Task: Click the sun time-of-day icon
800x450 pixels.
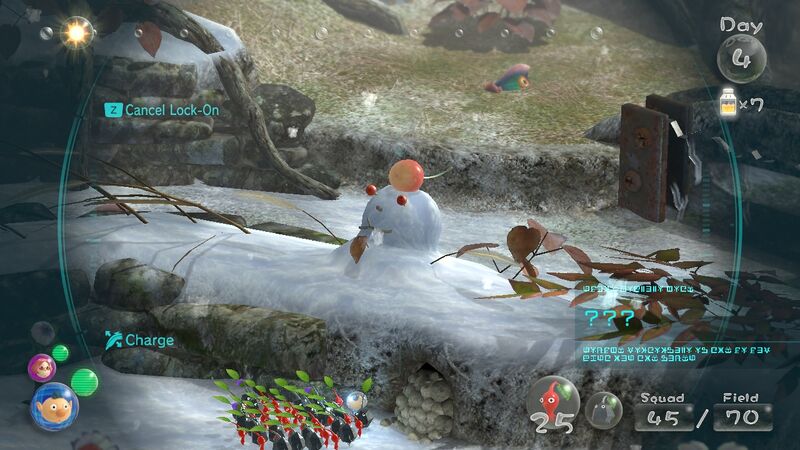Action: [75, 32]
